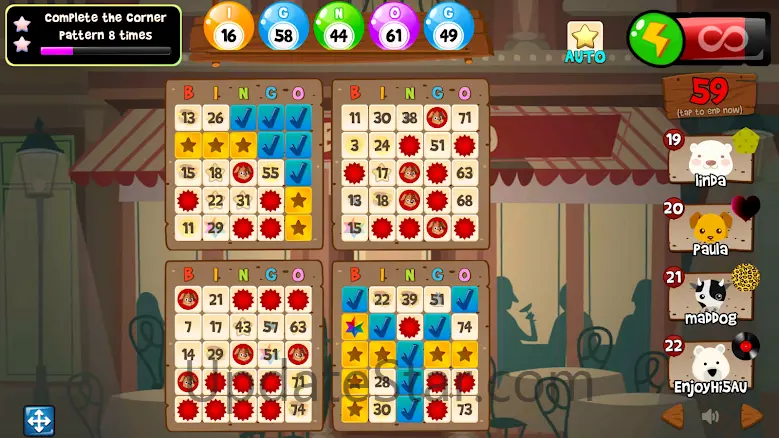Mark number 73 on the bottom-right card
The height and width of the screenshot is (438, 779).
pos(464,409)
